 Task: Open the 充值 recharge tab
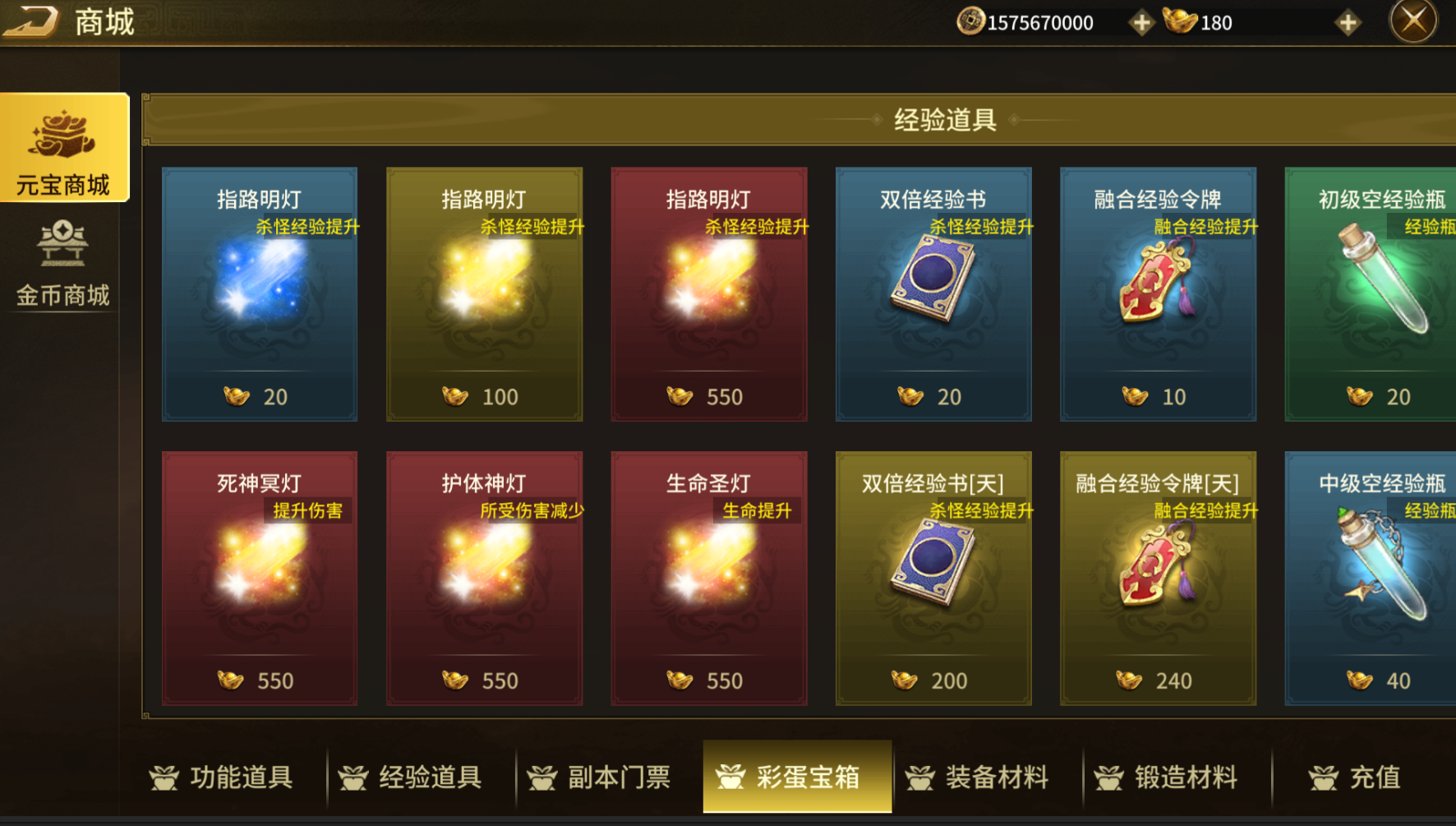point(1356,777)
